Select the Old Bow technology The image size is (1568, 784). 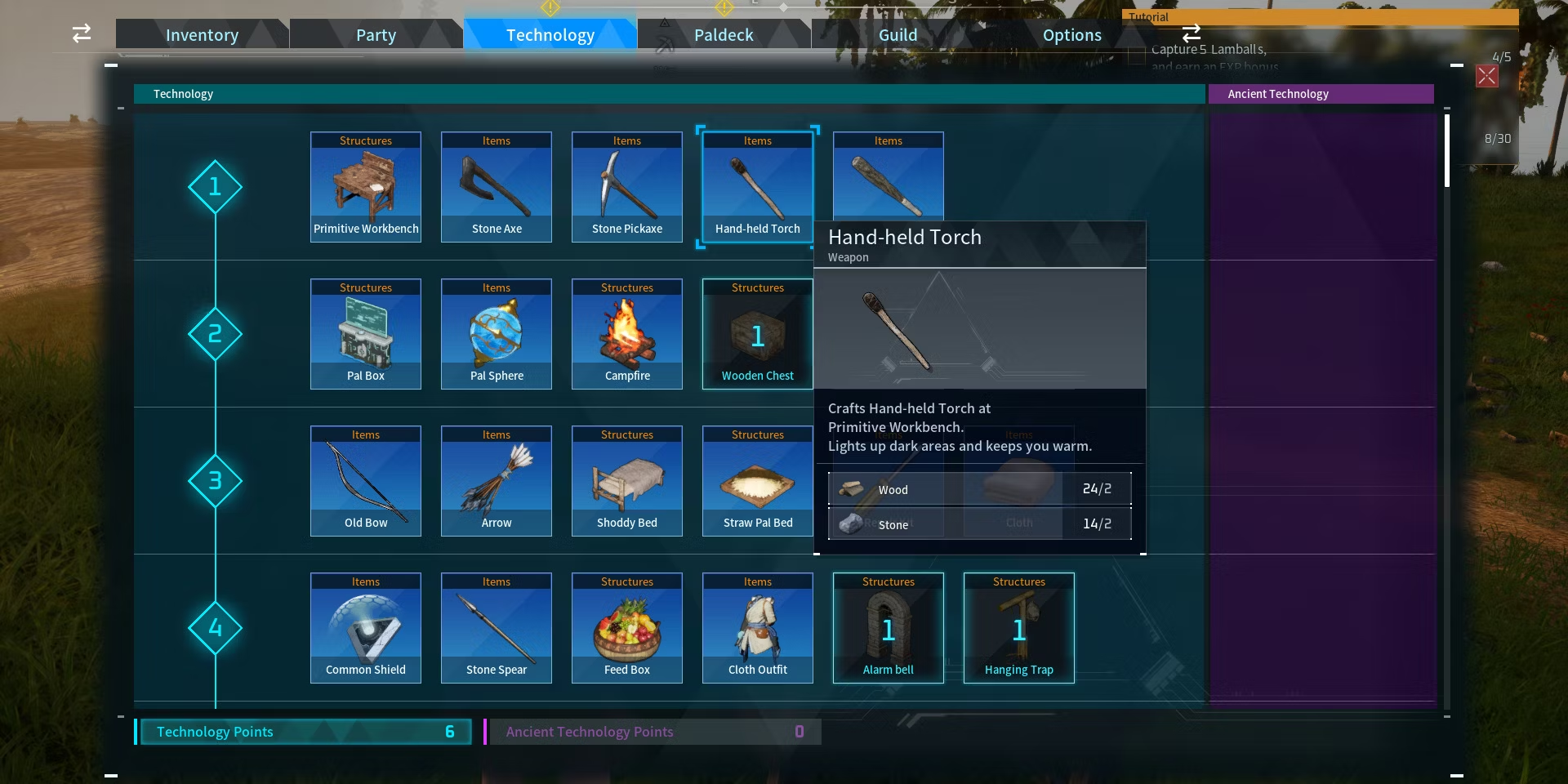point(366,481)
